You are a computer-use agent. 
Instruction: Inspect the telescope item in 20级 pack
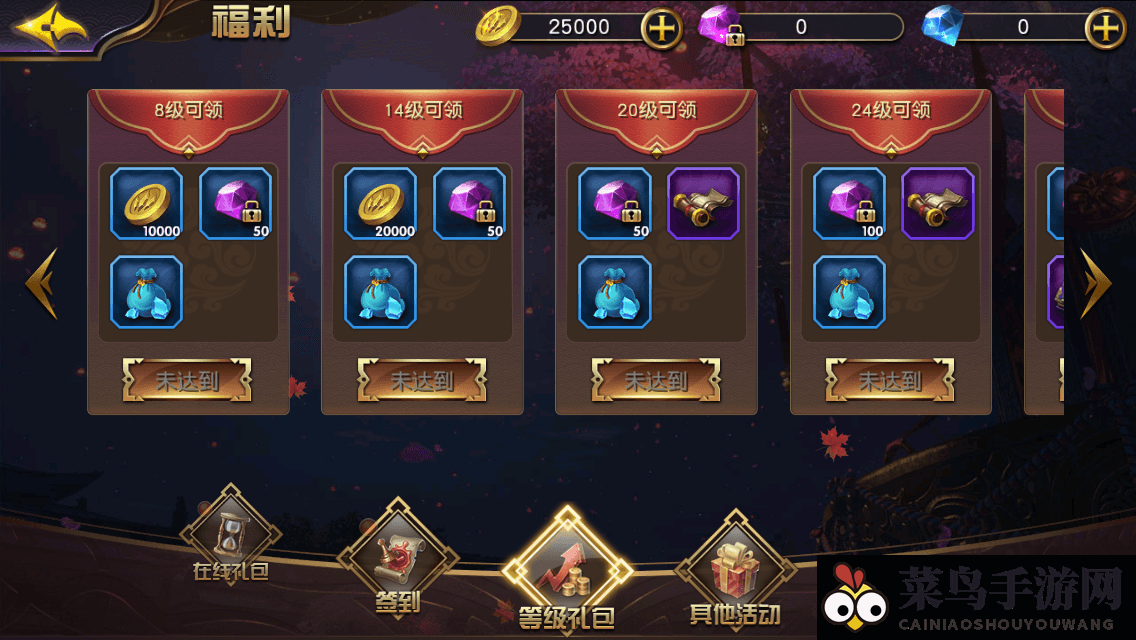click(703, 203)
